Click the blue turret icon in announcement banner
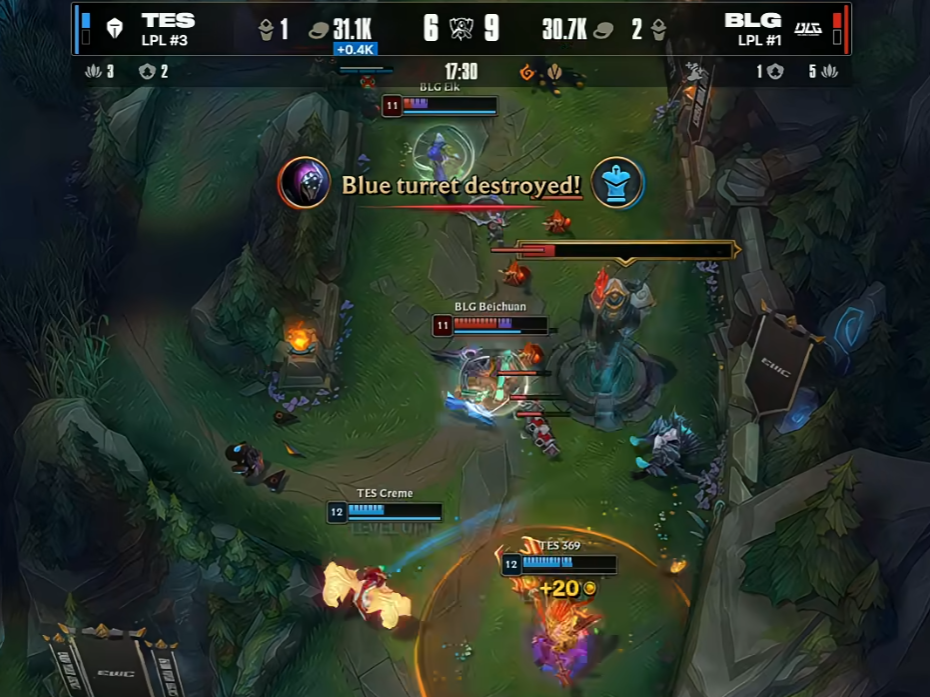The height and width of the screenshot is (697, 930). click(x=617, y=183)
